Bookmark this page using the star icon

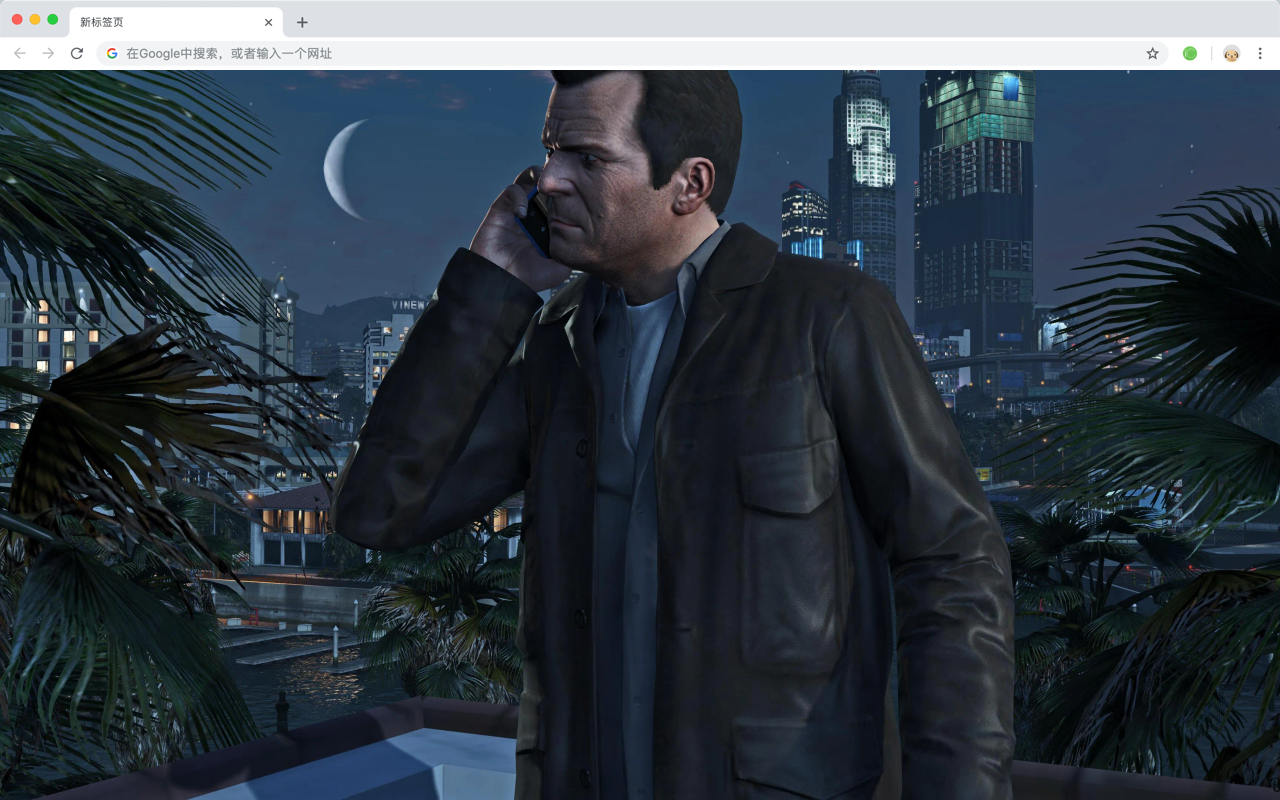point(1152,53)
